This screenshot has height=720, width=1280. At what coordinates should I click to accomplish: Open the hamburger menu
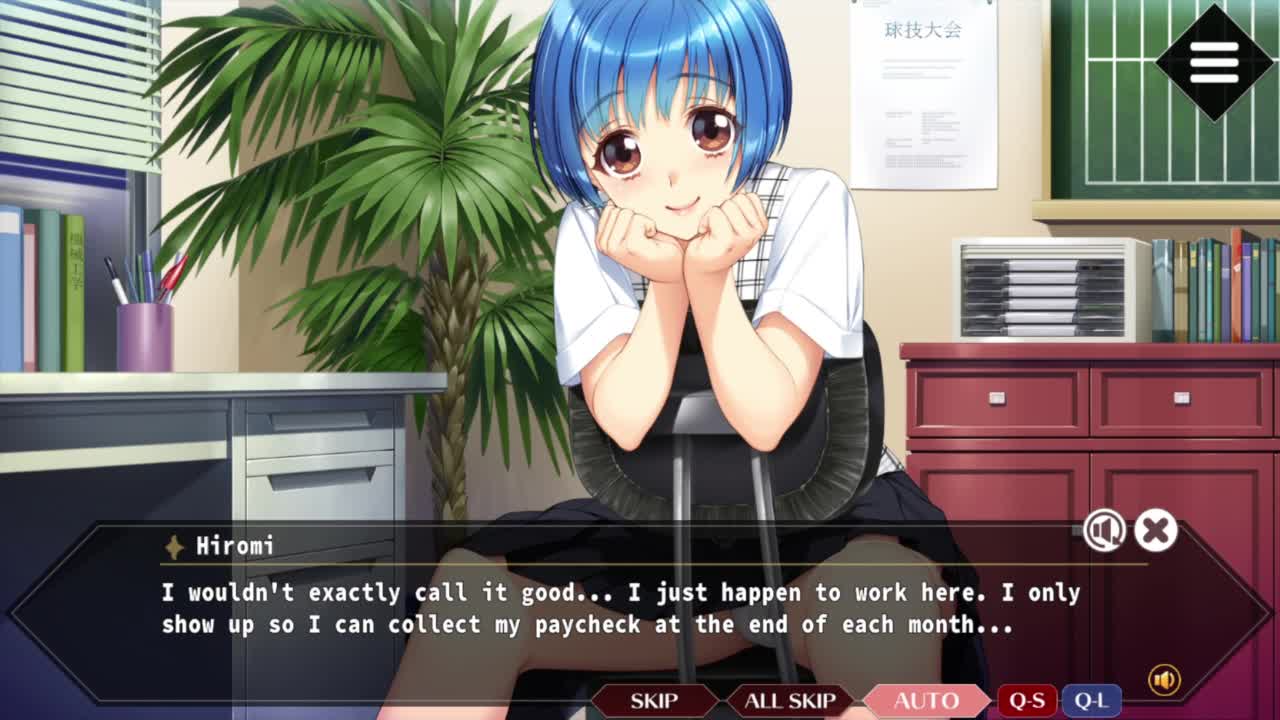tap(1214, 63)
